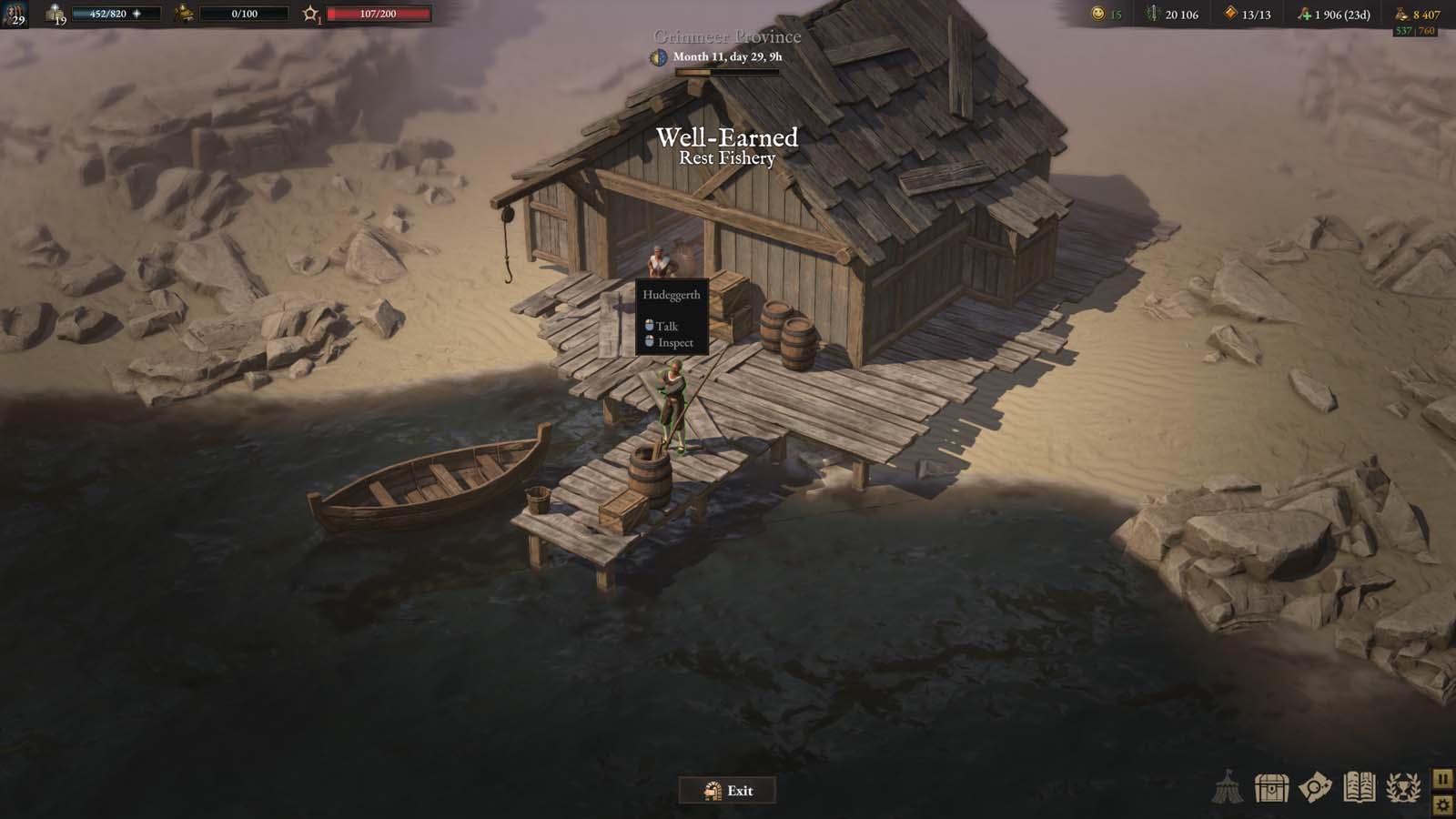Open the settings gear icon

pos(1442,804)
